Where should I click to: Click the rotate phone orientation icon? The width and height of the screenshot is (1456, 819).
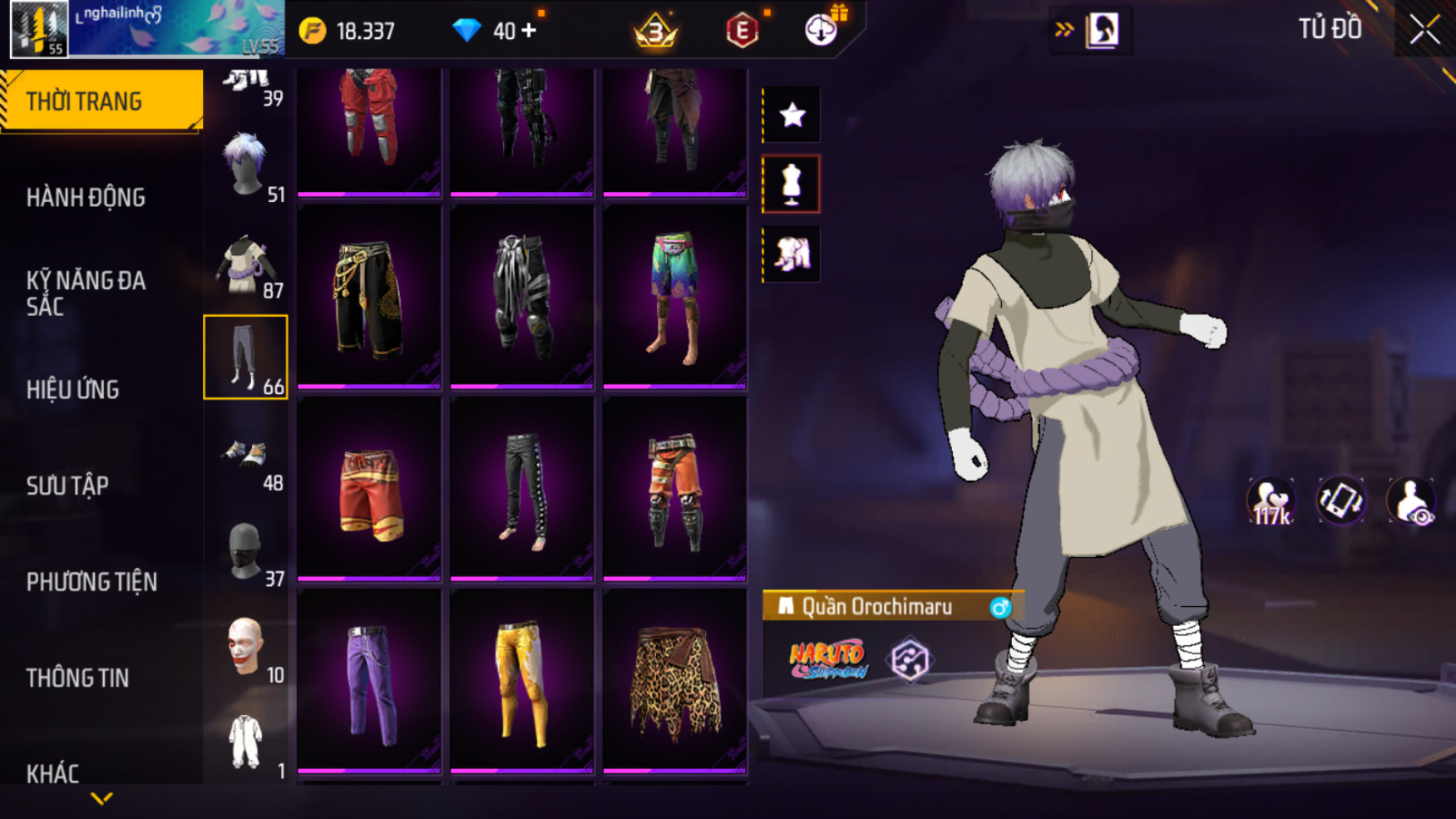(1340, 501)
